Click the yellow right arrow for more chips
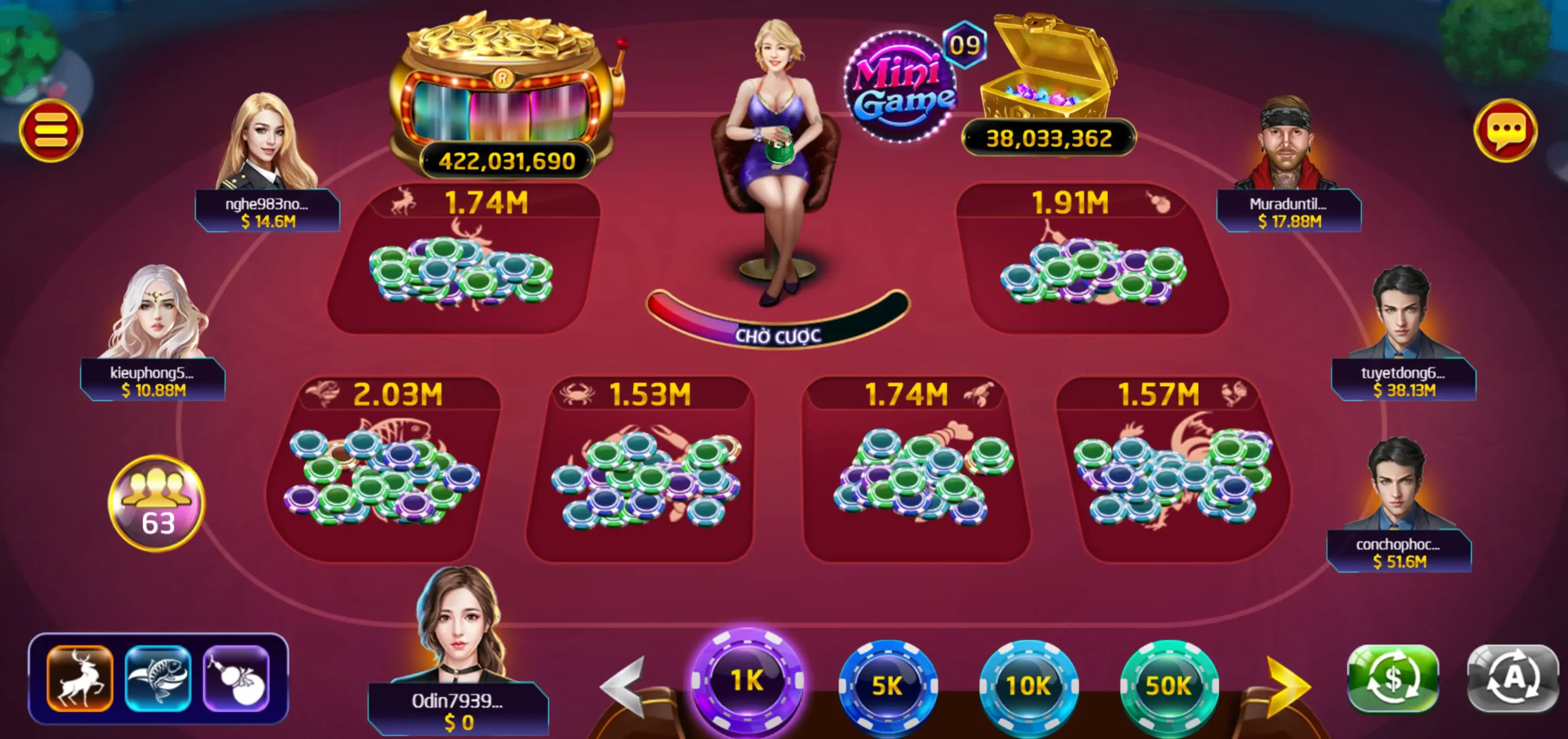Image resolution: width=1568 pixels, height=739 pixels. [x=1288, y=686]
